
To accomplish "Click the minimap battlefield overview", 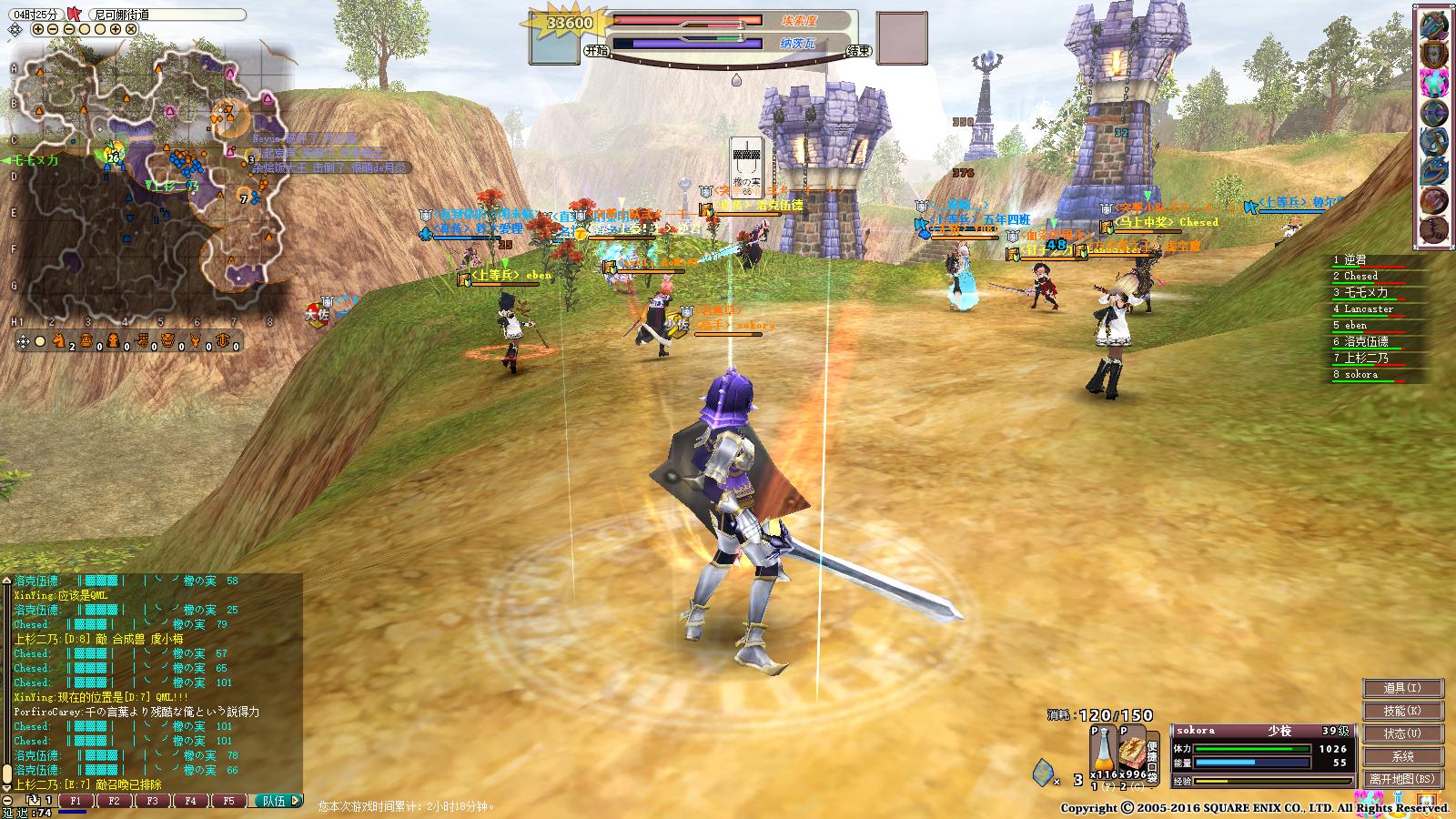I will click(x=146, y=182).
